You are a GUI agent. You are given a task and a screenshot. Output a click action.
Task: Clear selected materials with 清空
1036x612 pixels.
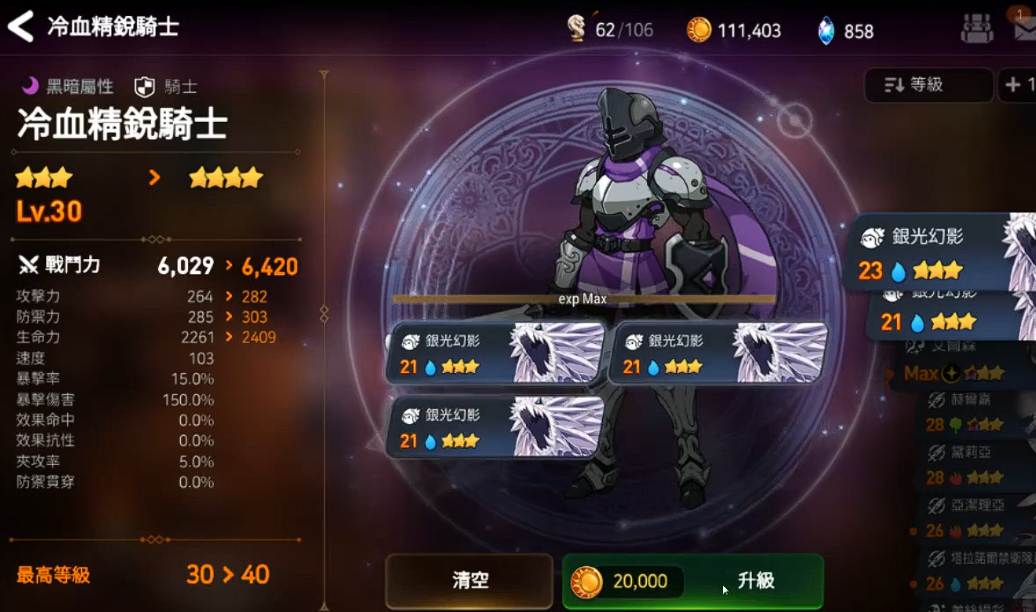tap(469, 581)
